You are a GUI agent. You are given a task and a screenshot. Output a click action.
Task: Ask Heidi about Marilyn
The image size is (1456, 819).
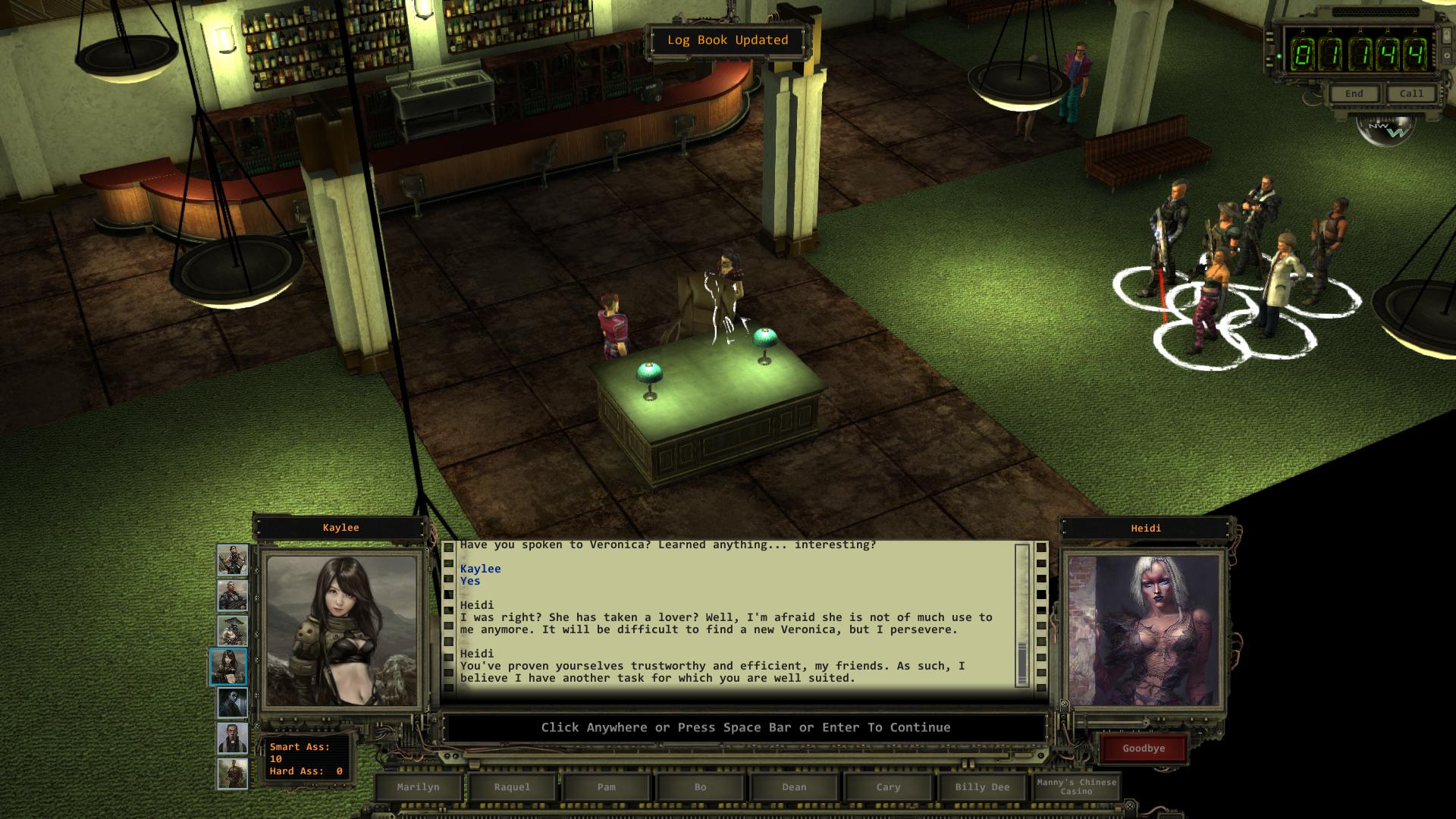point(418,787)
